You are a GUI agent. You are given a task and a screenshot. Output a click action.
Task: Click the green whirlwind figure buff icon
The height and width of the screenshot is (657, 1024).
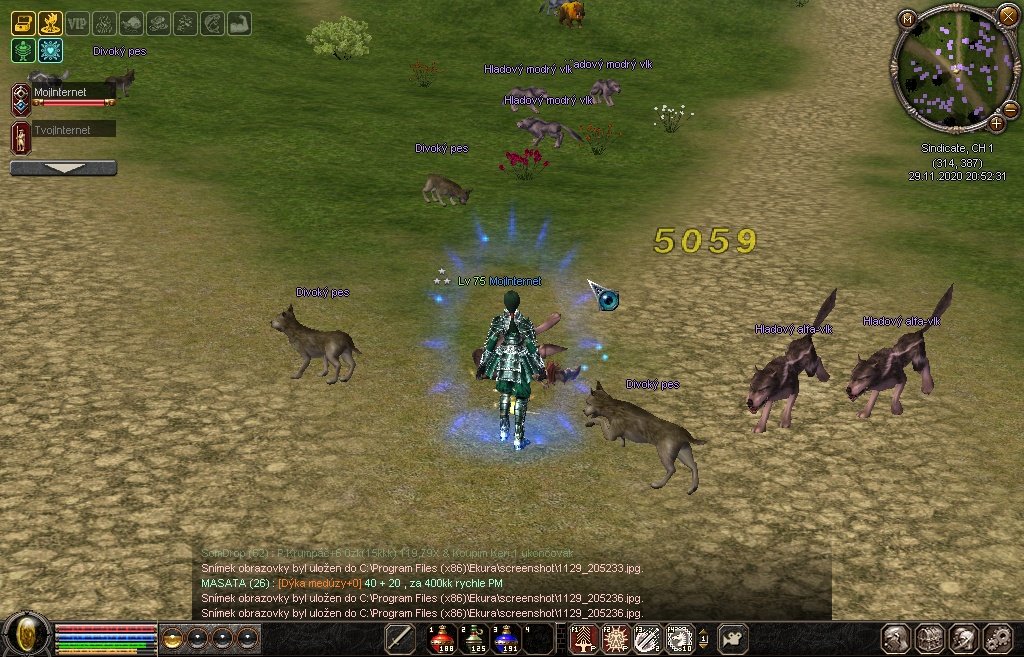(x=23, y=50)
